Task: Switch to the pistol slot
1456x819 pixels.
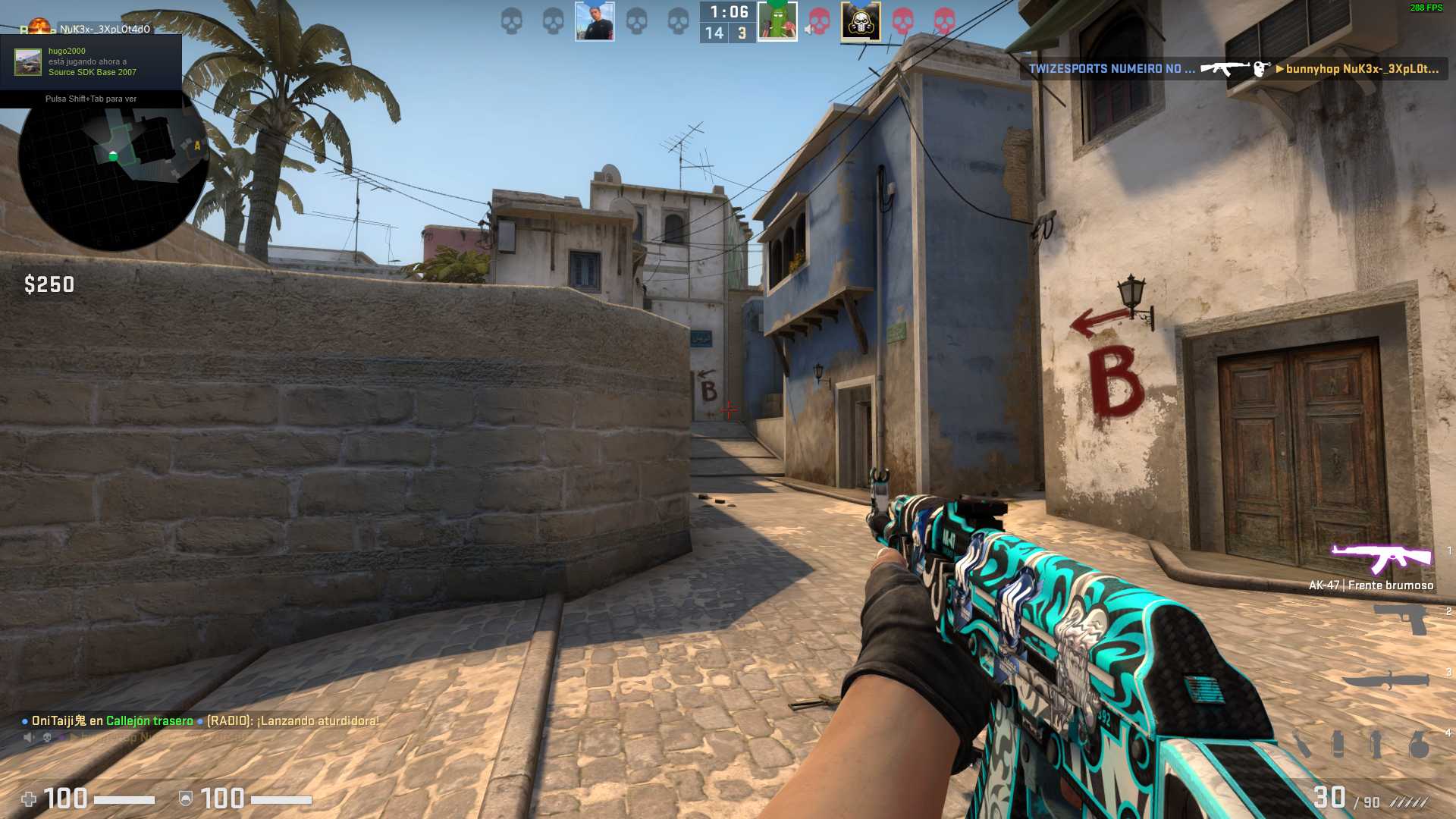Action: 1404,620
